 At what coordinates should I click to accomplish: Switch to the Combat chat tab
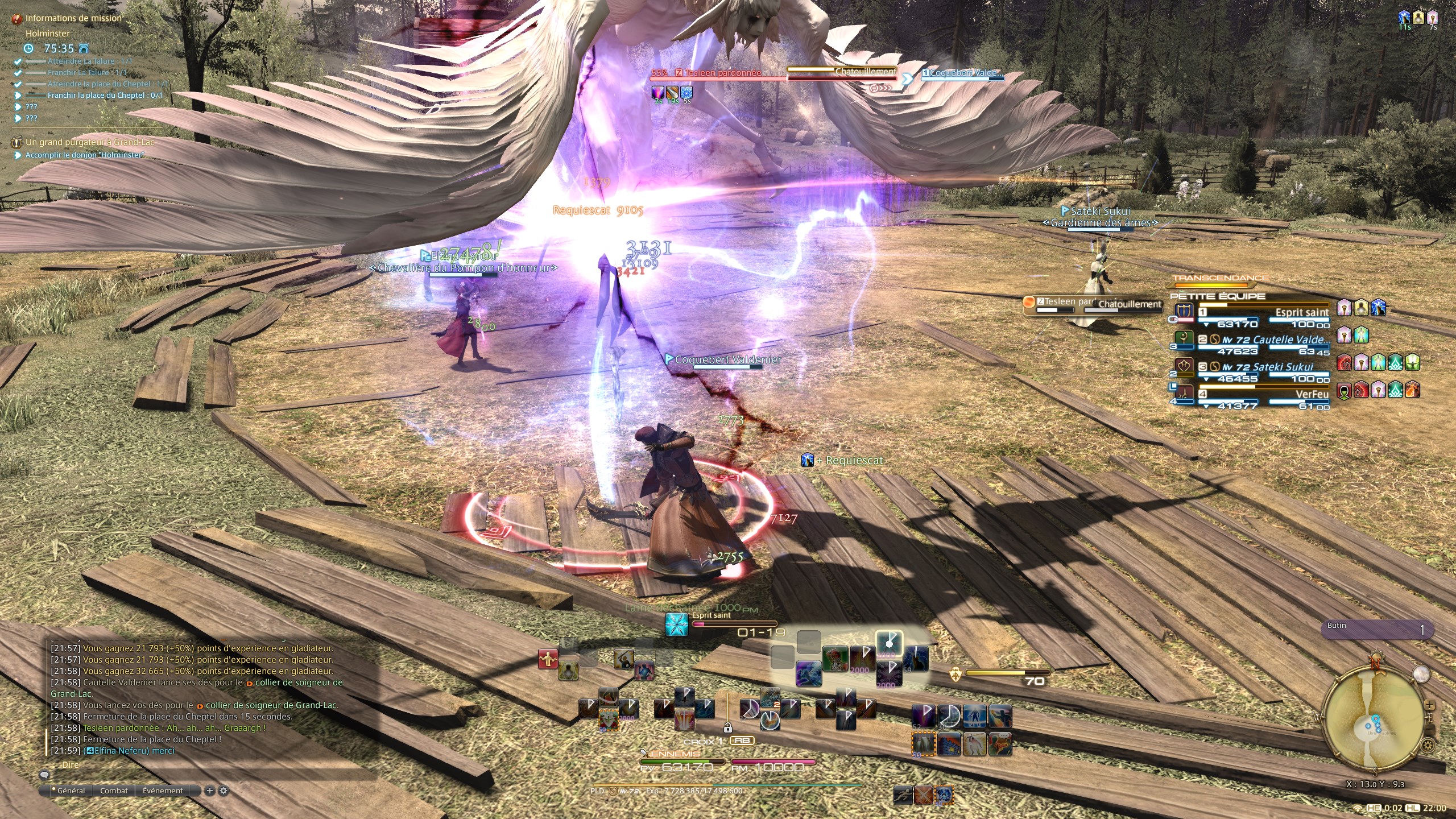(114, 791)
